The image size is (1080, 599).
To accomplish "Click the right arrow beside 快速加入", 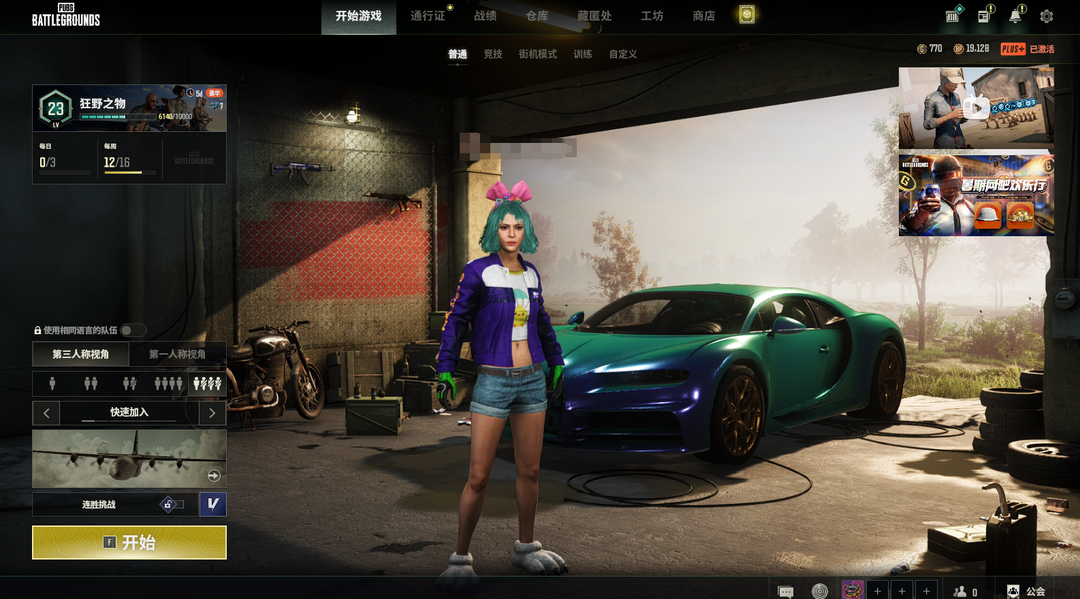I will (212, 412).
